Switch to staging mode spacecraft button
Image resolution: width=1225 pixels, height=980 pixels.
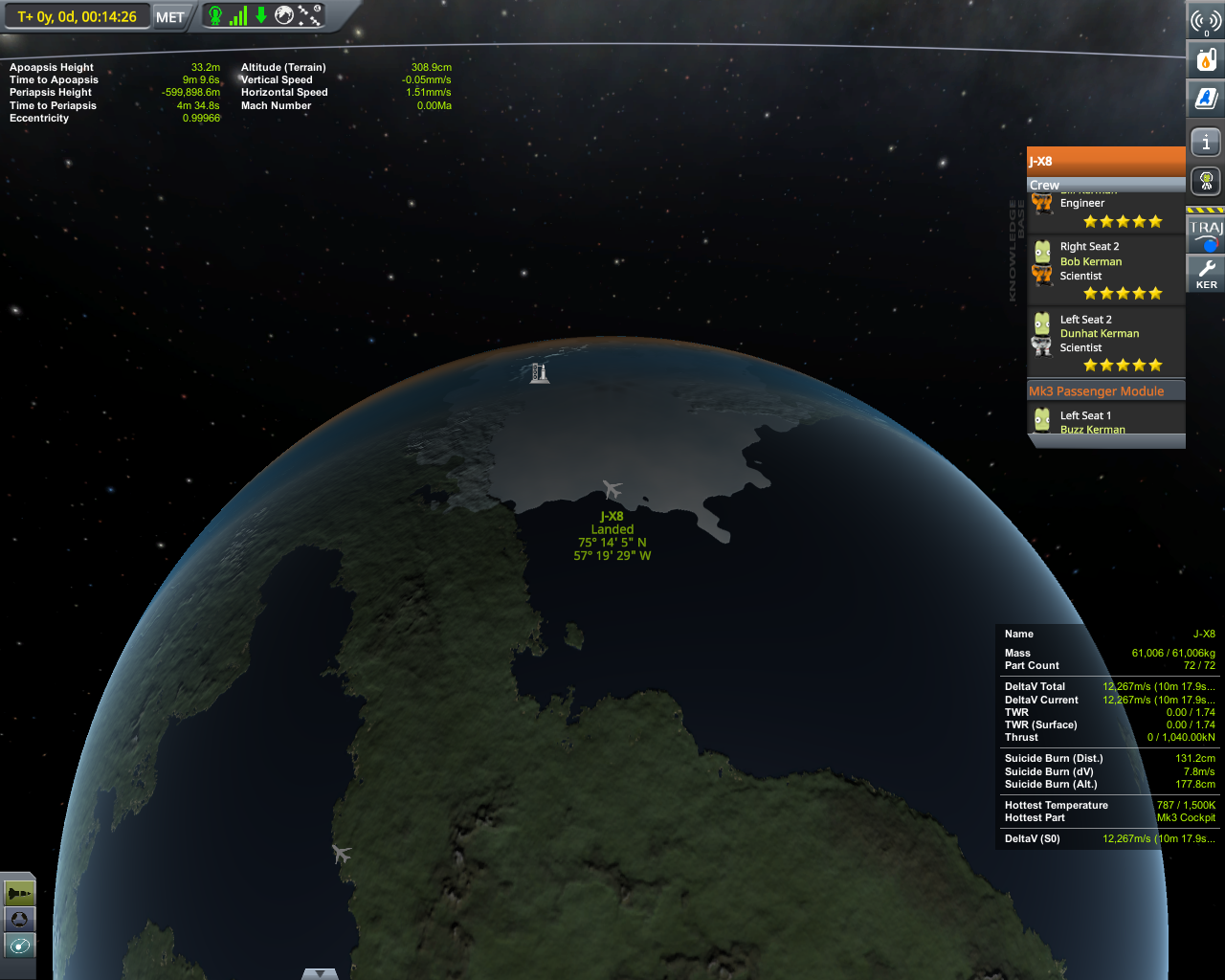coord(19,893)
